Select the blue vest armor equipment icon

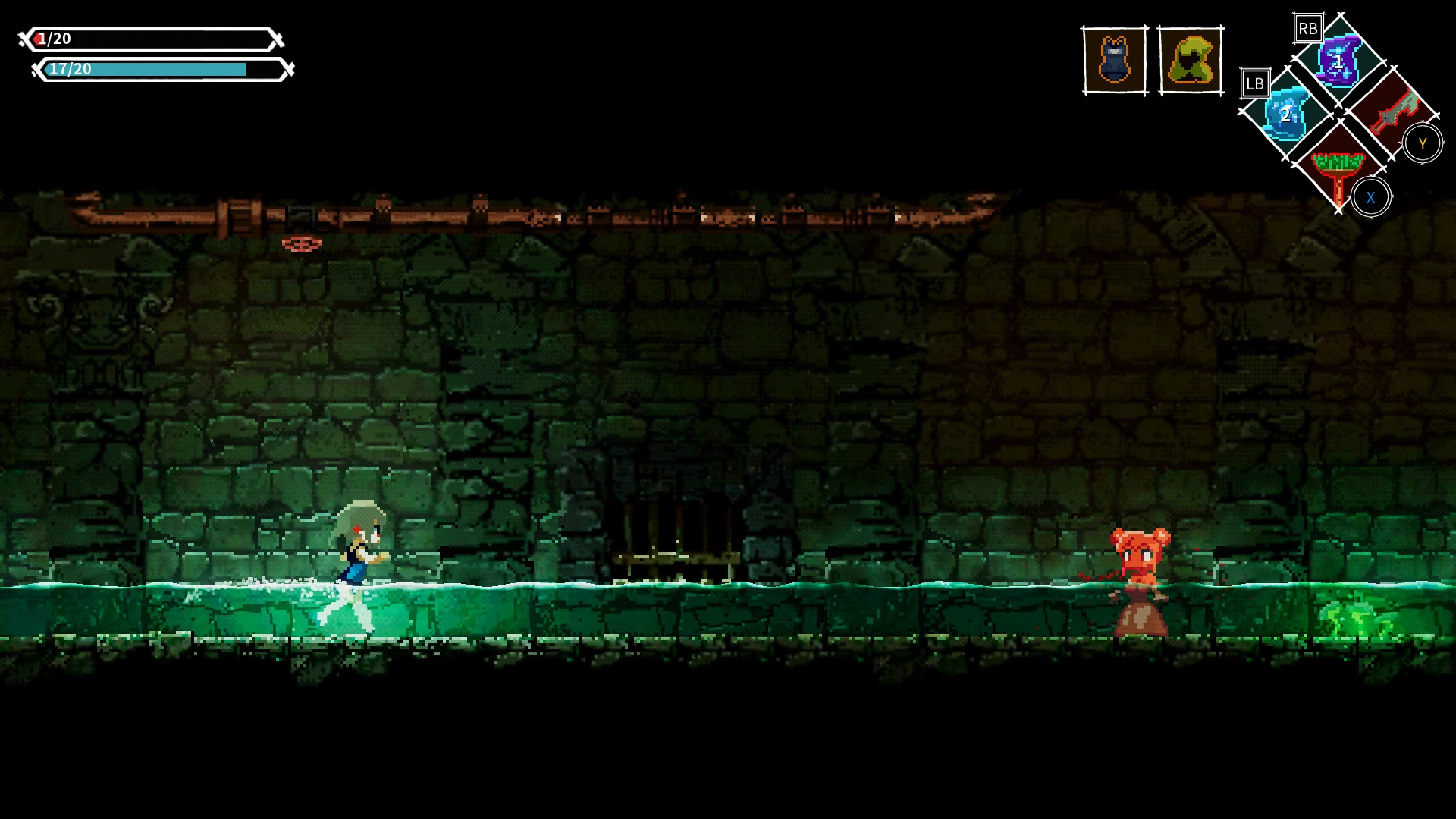(x=1112, y=59)
